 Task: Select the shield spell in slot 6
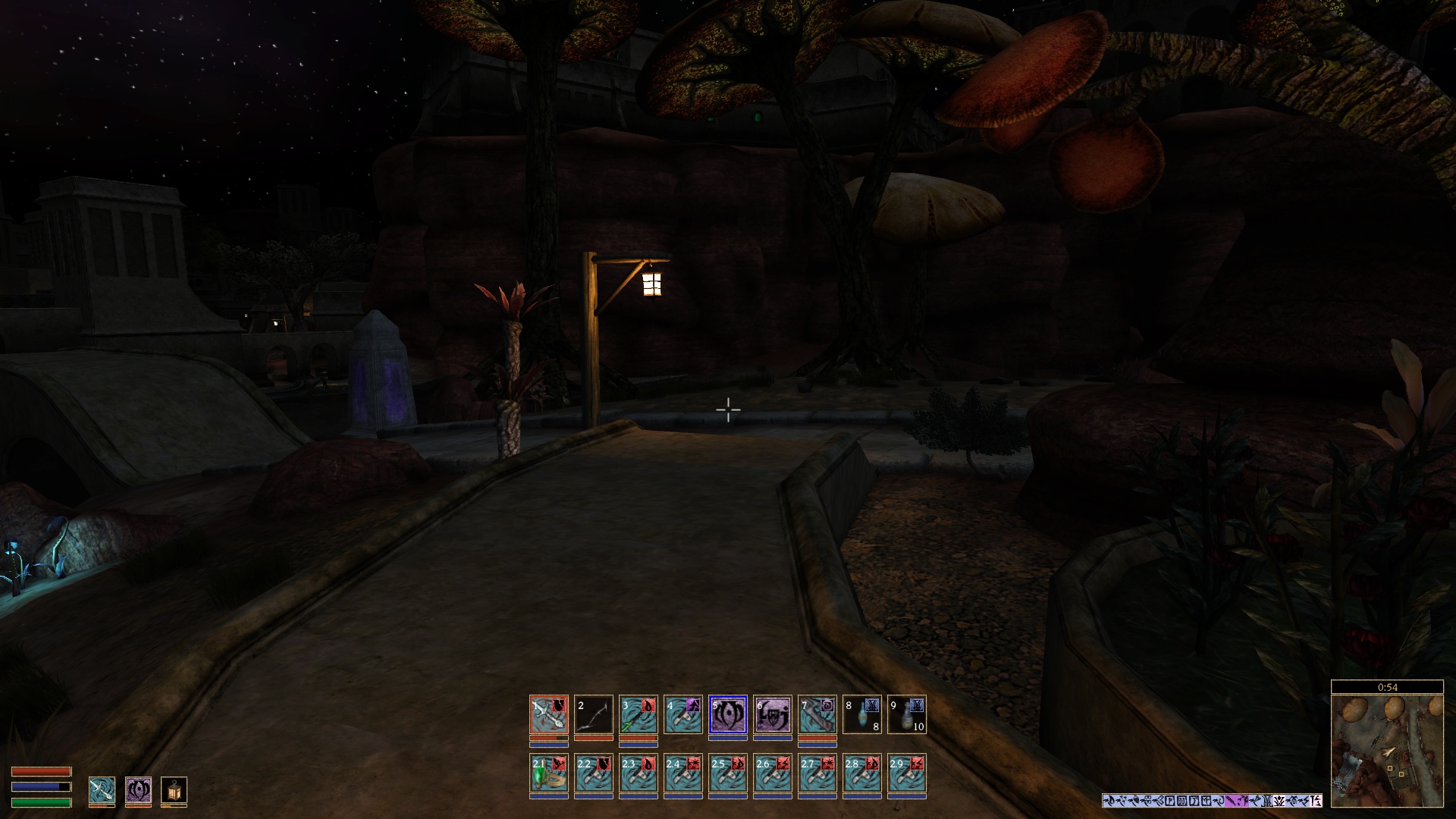pos(773,714)
